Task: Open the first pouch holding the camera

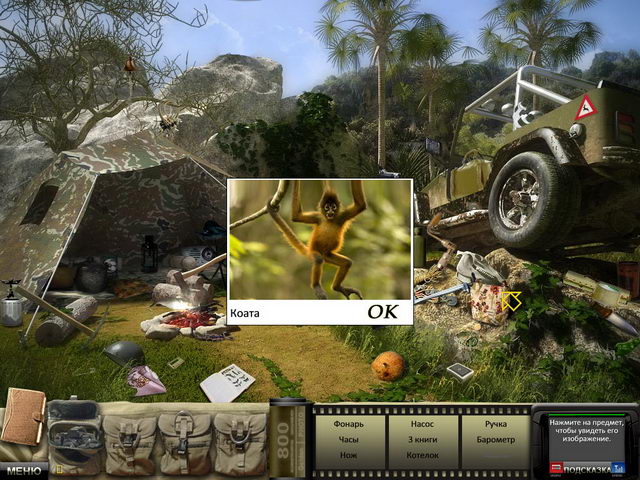Action: coord(74,433)
